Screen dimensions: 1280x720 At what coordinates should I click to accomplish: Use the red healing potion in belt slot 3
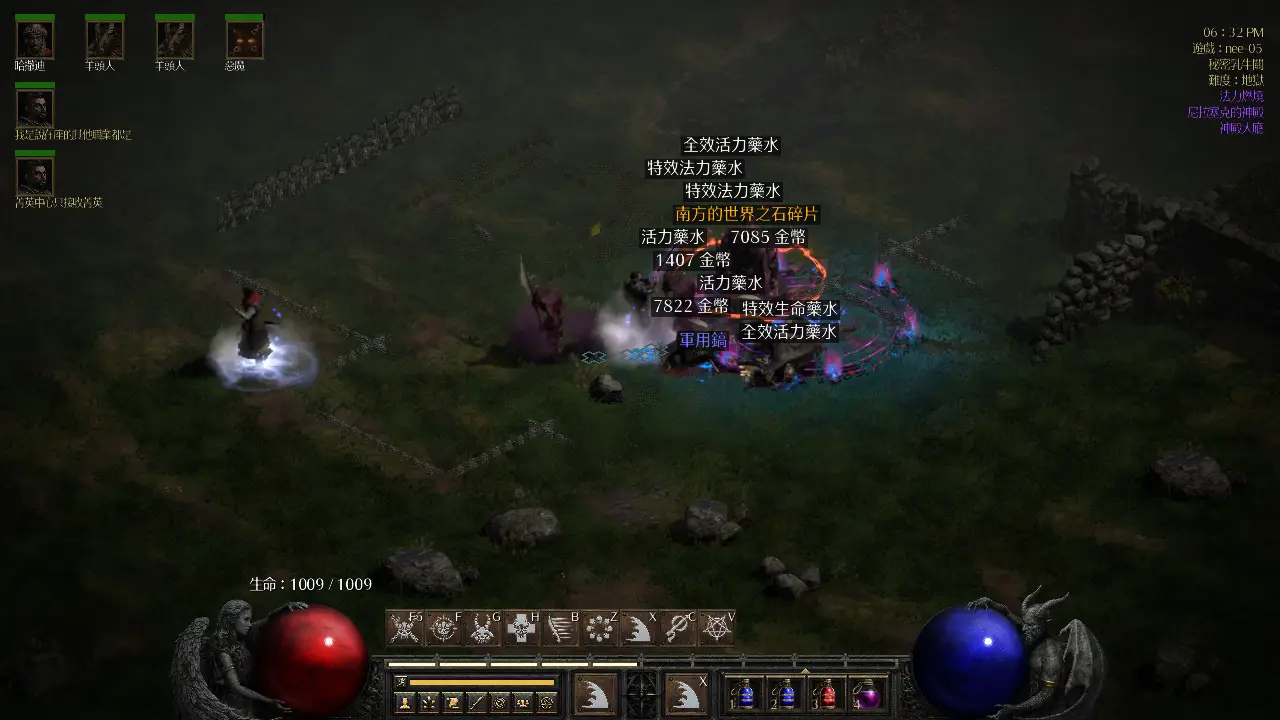pyautogui.click(x=828, y=694)
